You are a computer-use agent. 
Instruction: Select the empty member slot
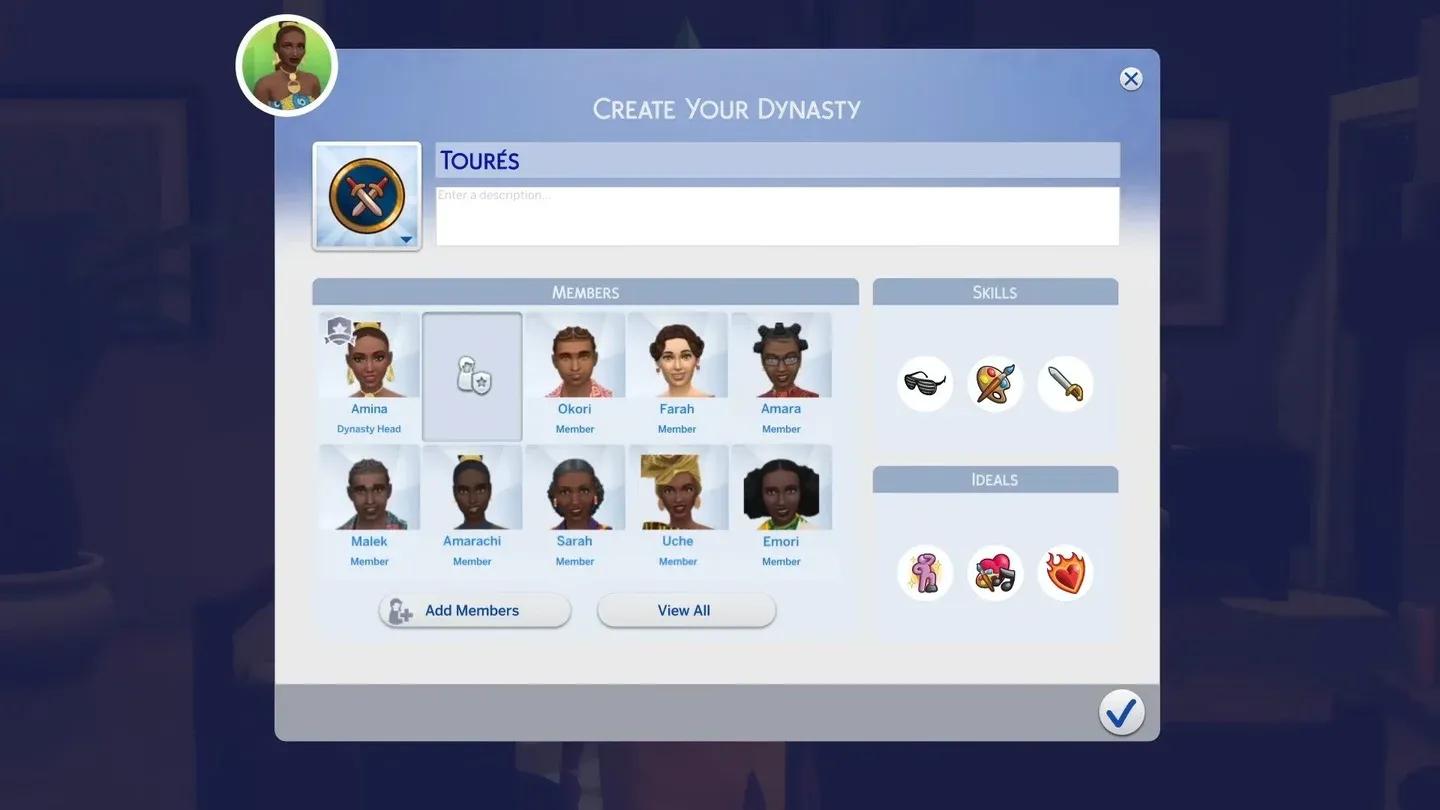point(472,377)
